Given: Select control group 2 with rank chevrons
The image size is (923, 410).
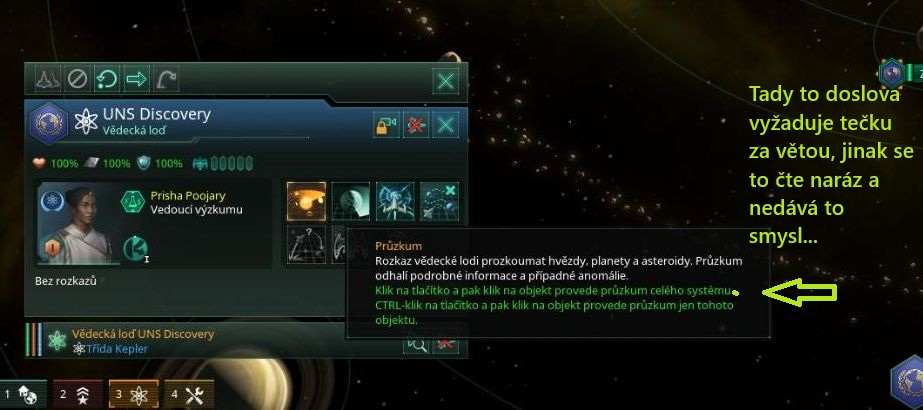Looking at the screenshot, I should click(x=76, y=395).
